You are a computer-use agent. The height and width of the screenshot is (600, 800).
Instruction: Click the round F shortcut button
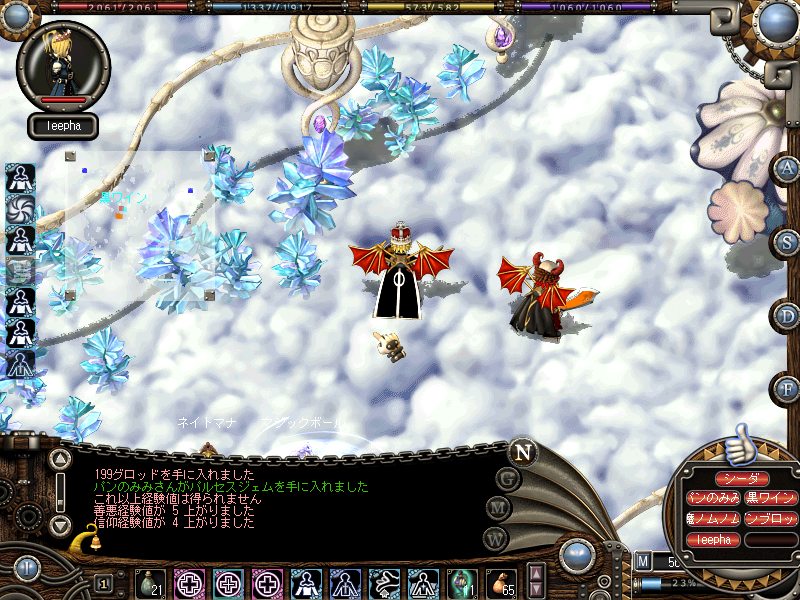786,387
